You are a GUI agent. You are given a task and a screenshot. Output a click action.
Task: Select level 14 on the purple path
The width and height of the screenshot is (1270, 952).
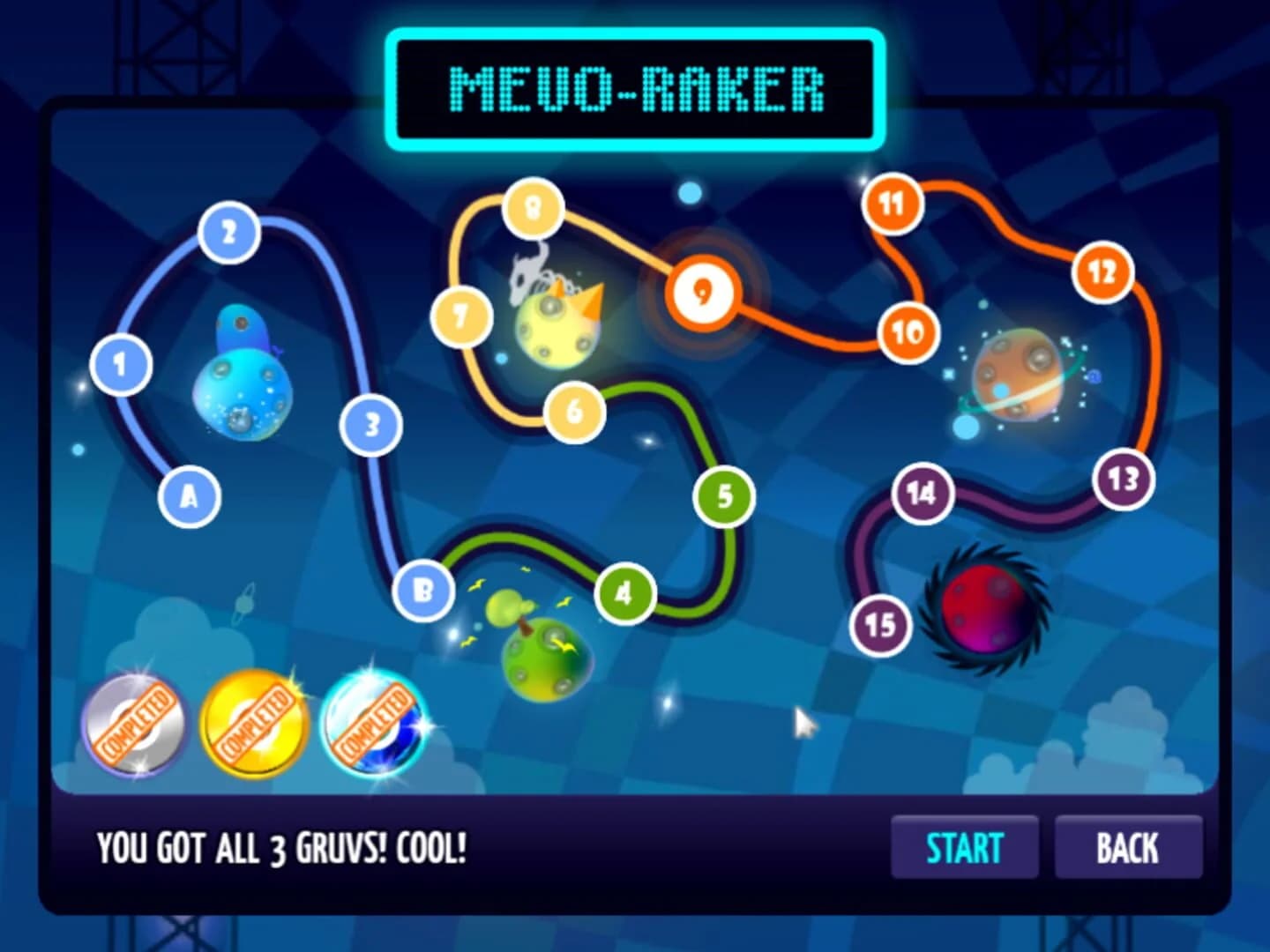(923, 494)
